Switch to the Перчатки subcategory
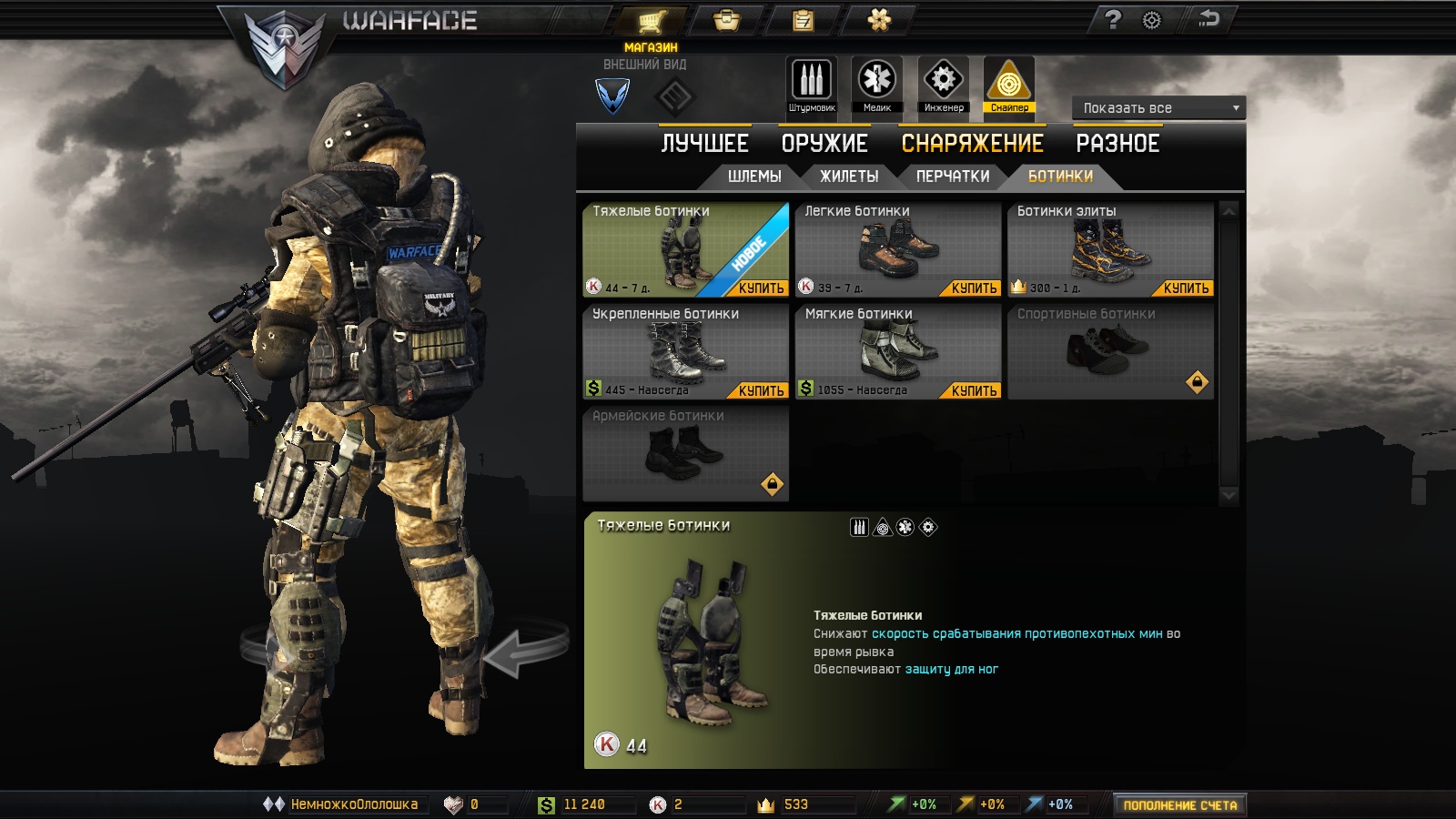Screen dimensions: 1456x819 point(953,177)
